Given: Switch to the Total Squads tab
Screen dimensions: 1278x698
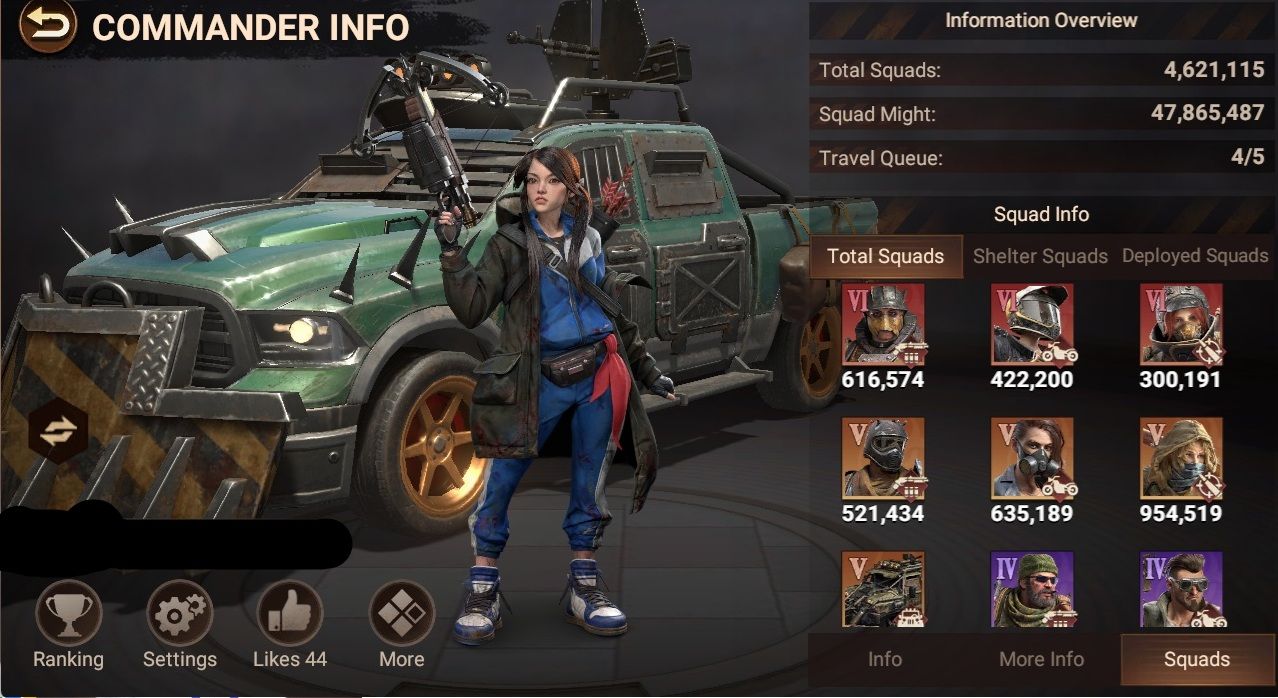Looking at the screenshot, I should pos(885,256).
